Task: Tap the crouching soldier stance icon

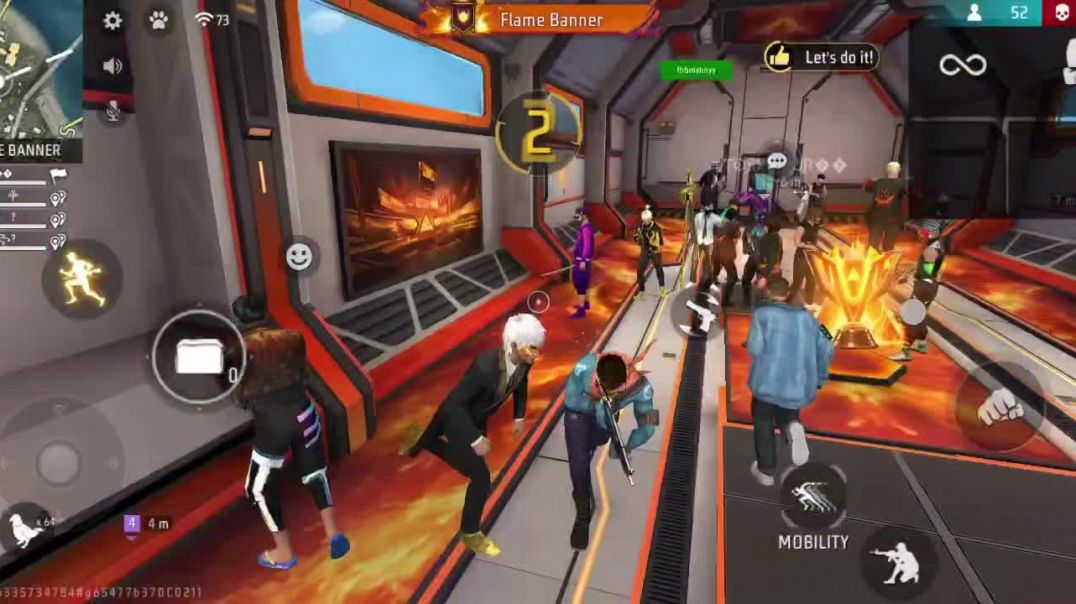Action: [x=897, y=562]
